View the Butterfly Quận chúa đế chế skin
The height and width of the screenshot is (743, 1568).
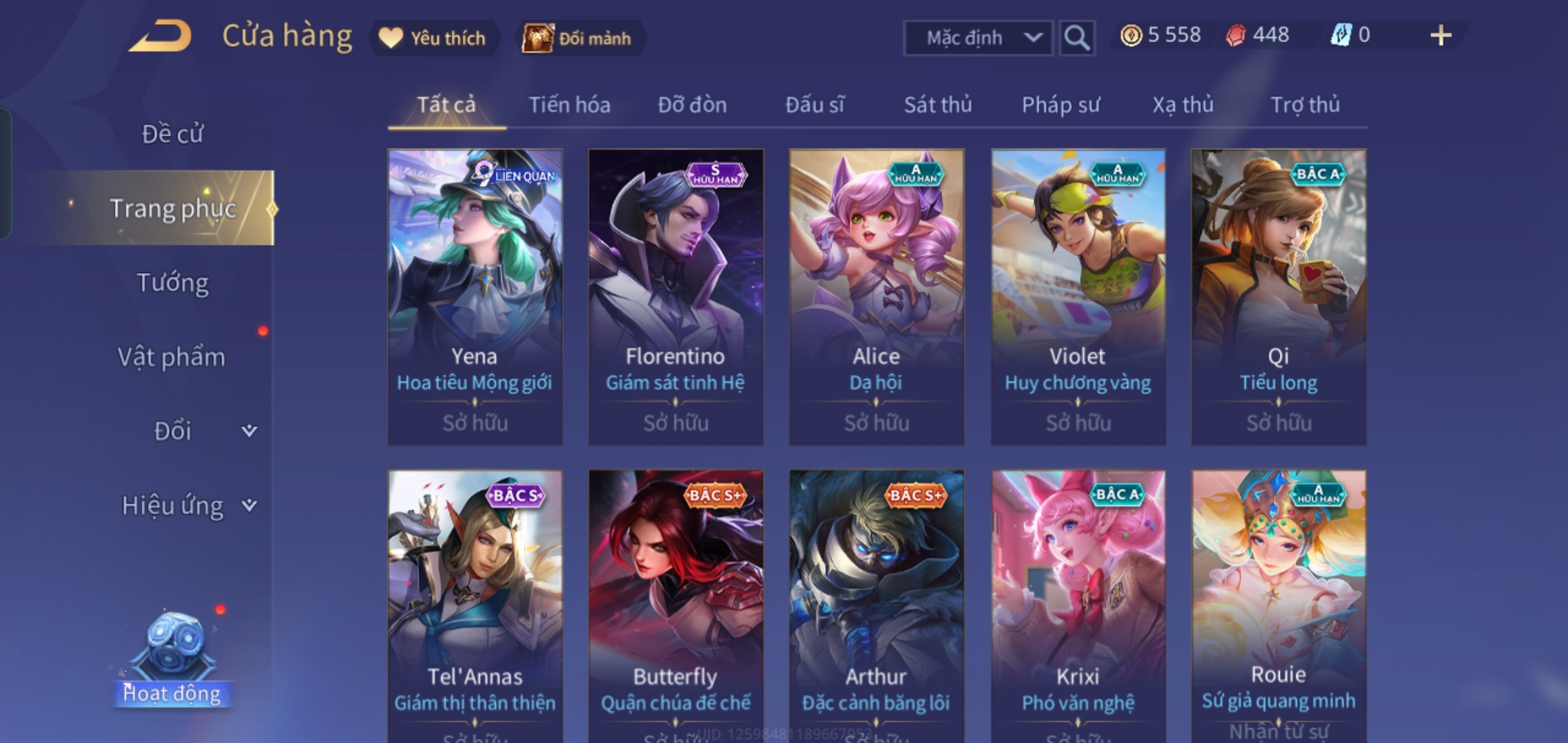[x=675, y=605]
